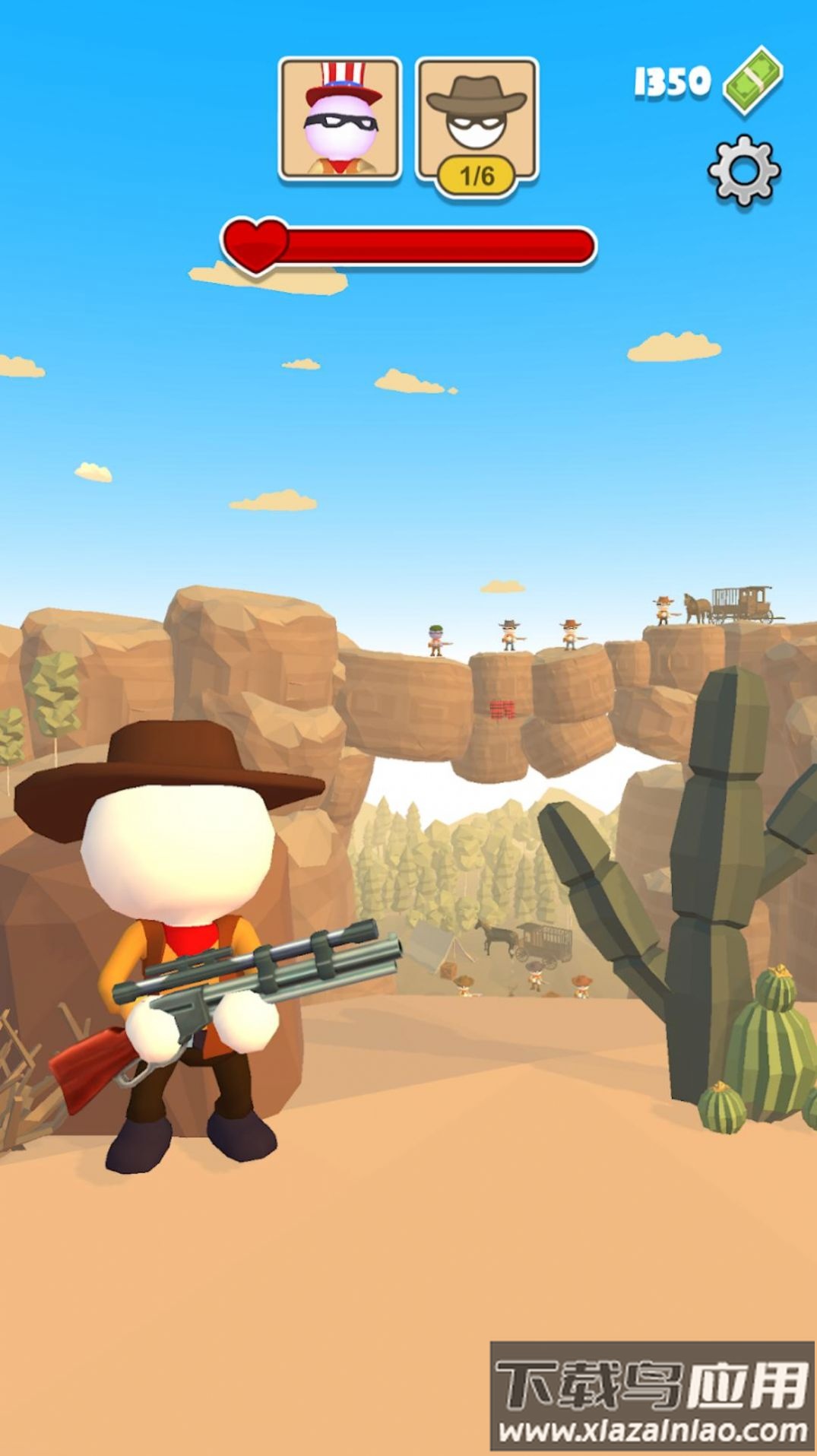Image resolution: width=817 pixels, height=1456 pixels.
Task: Open settings with the gear icon
Action: click(744, 170)
